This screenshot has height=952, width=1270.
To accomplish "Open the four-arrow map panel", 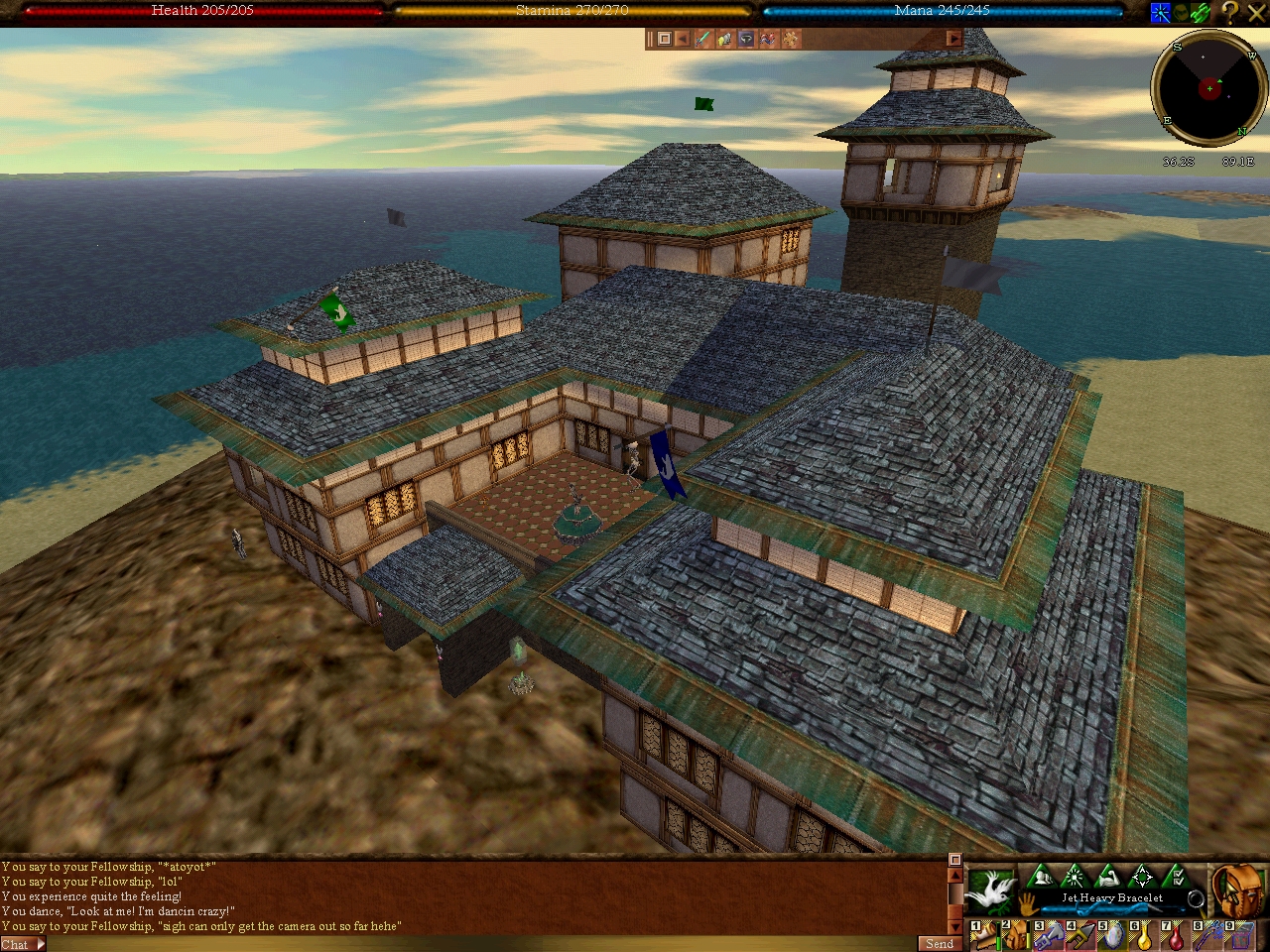I will [1142, 877].
